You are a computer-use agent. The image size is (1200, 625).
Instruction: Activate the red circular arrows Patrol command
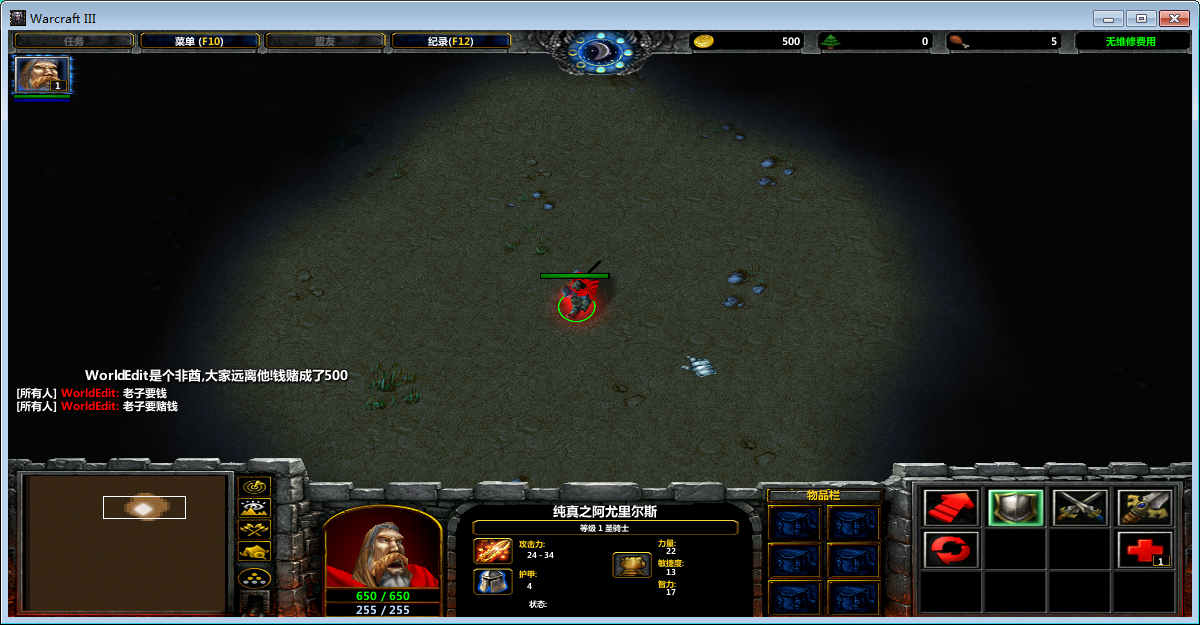[950, 550]
